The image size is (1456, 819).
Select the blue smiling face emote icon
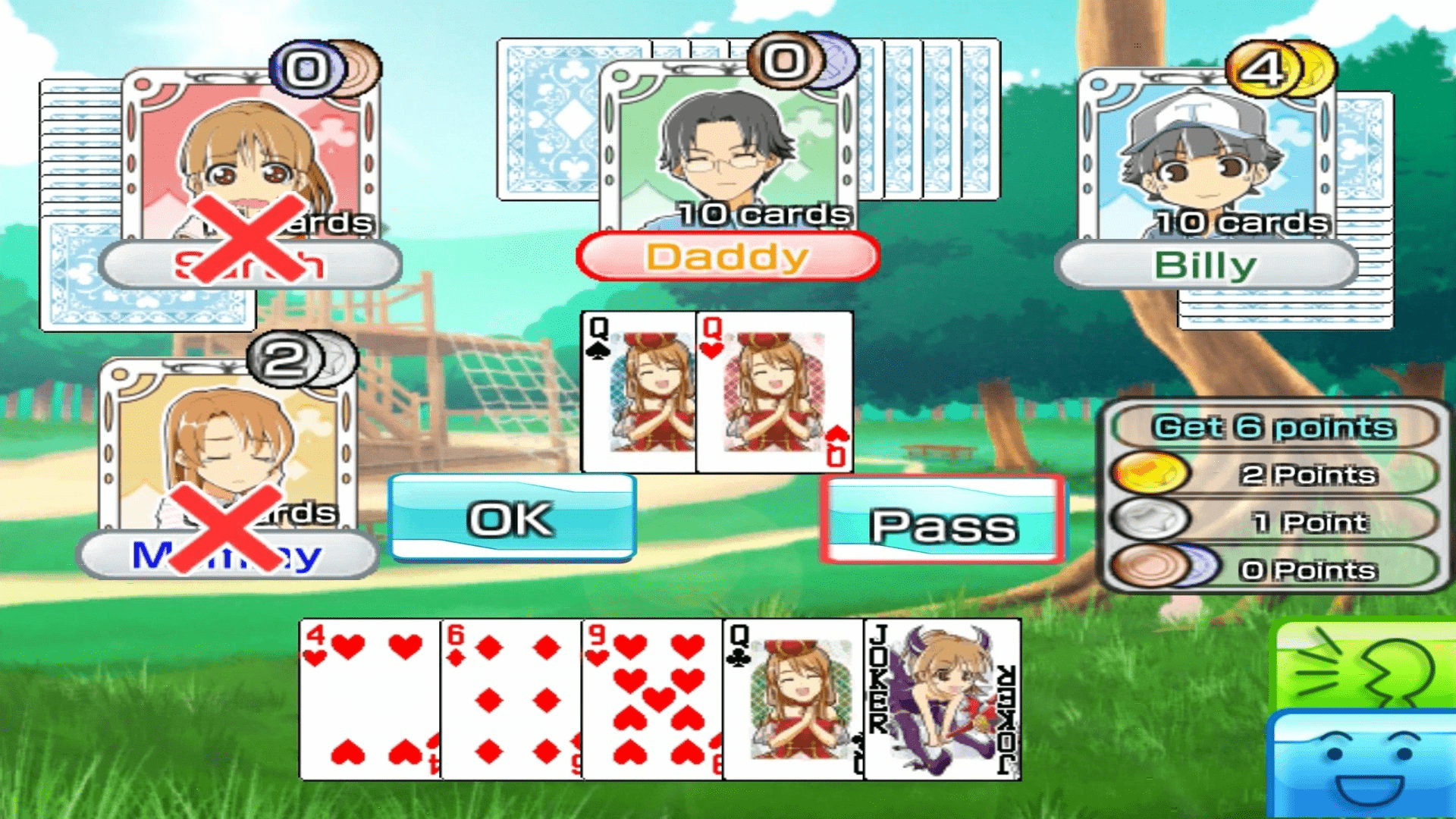click(1380, 766)
